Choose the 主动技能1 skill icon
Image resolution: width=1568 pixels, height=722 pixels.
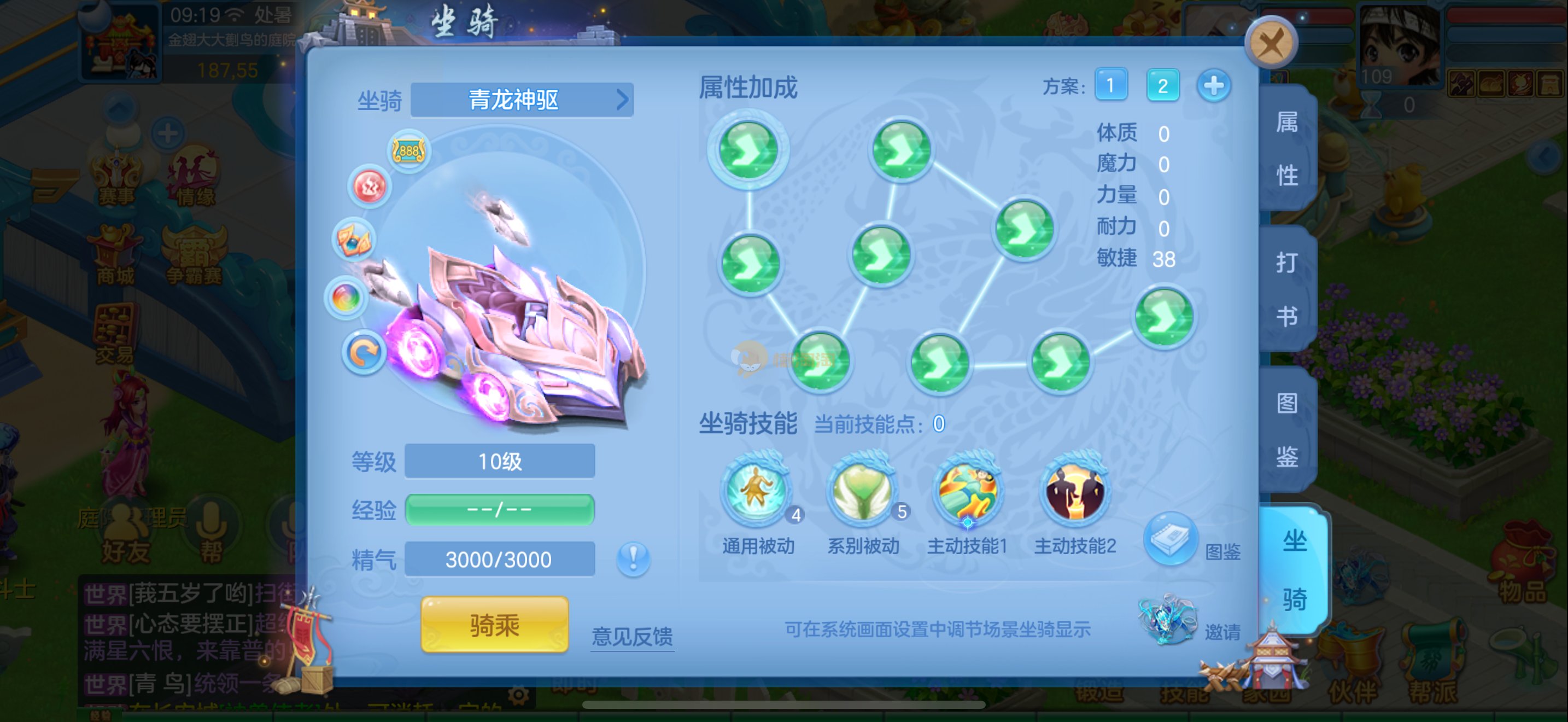(968, 491)
